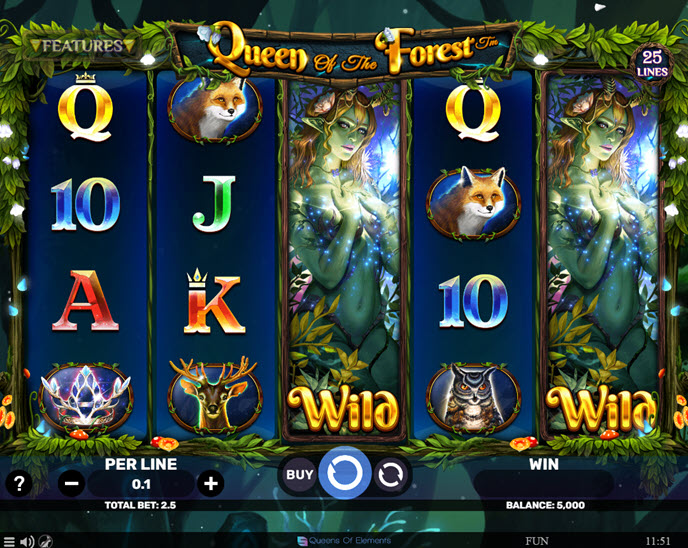The width and height of the screenshot is (688, 548).
Task: Activate the autoplay button
Action: click(391, 475)
